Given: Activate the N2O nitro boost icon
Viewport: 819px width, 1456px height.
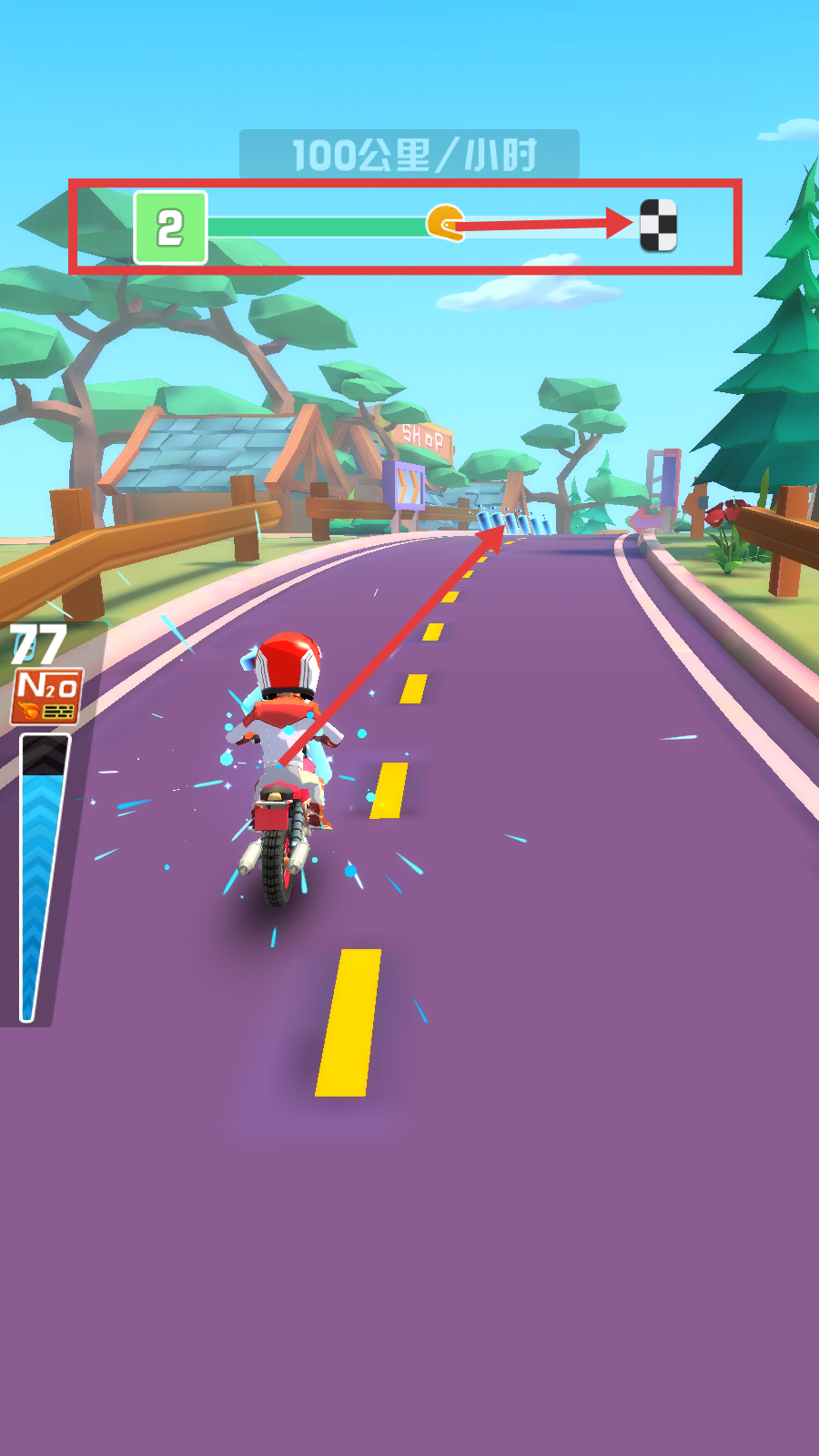Looking at the screenshot, I should click(x=46, y=695).
